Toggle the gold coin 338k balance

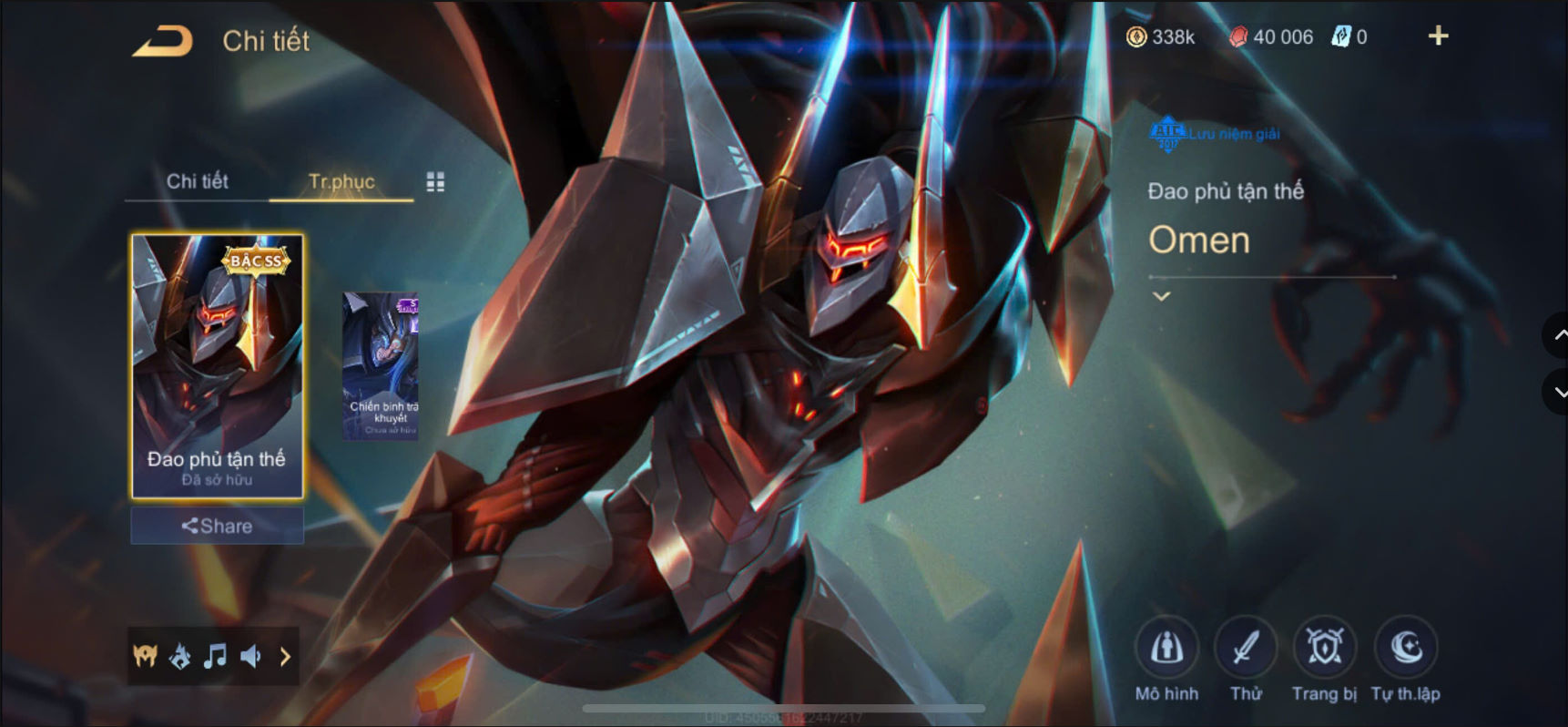point(1160,36)
